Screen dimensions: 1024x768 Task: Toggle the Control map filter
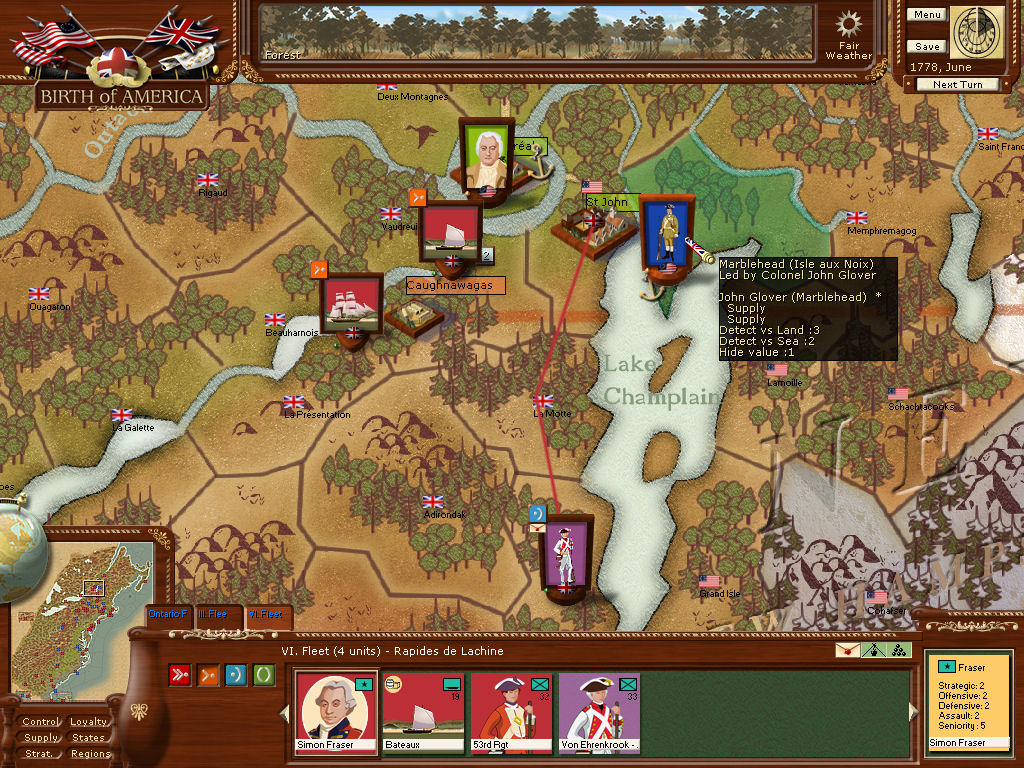pyautogui.click(x=41, y=722)
